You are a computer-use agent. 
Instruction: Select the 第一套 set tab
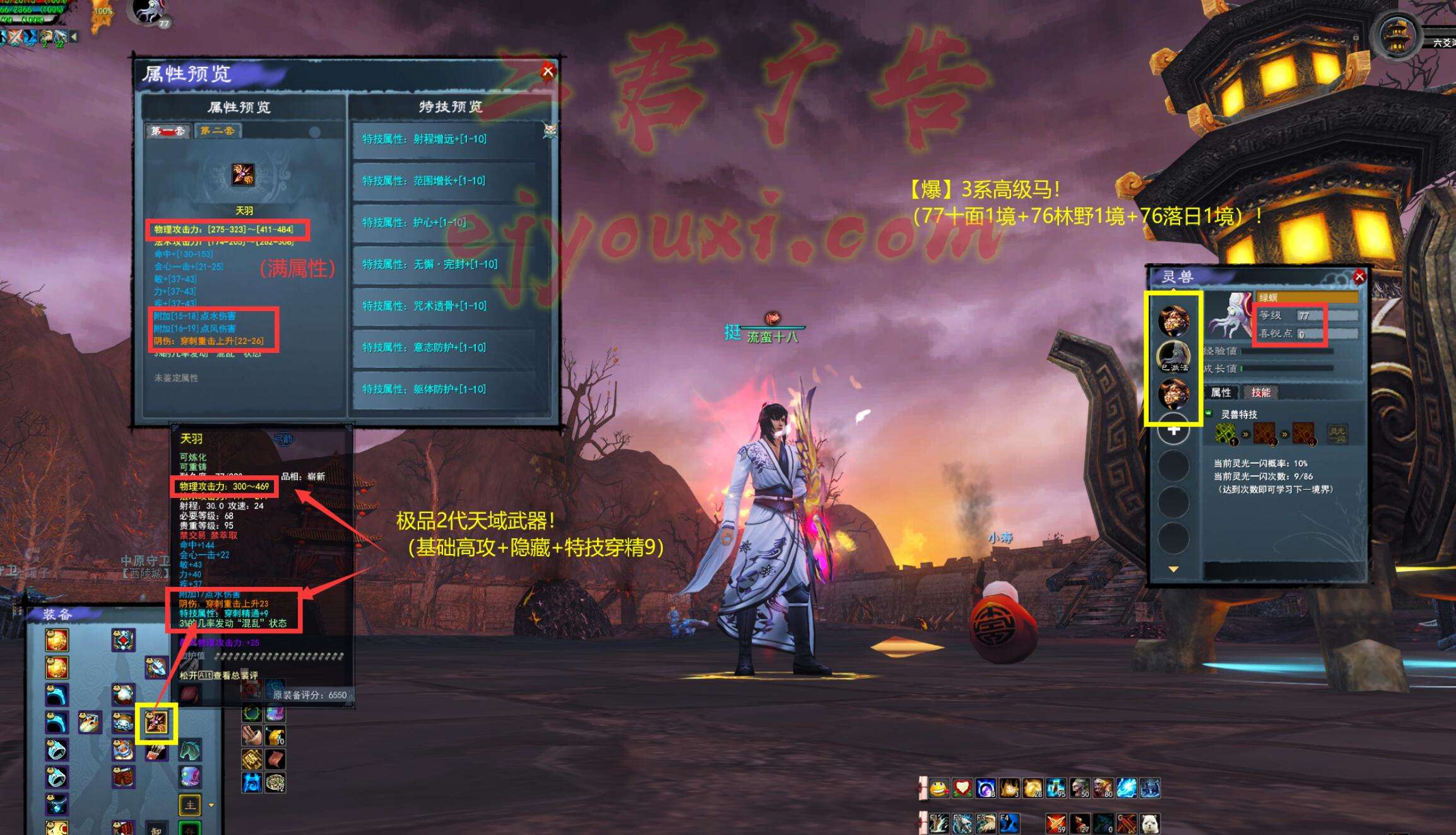click(168, 131)
